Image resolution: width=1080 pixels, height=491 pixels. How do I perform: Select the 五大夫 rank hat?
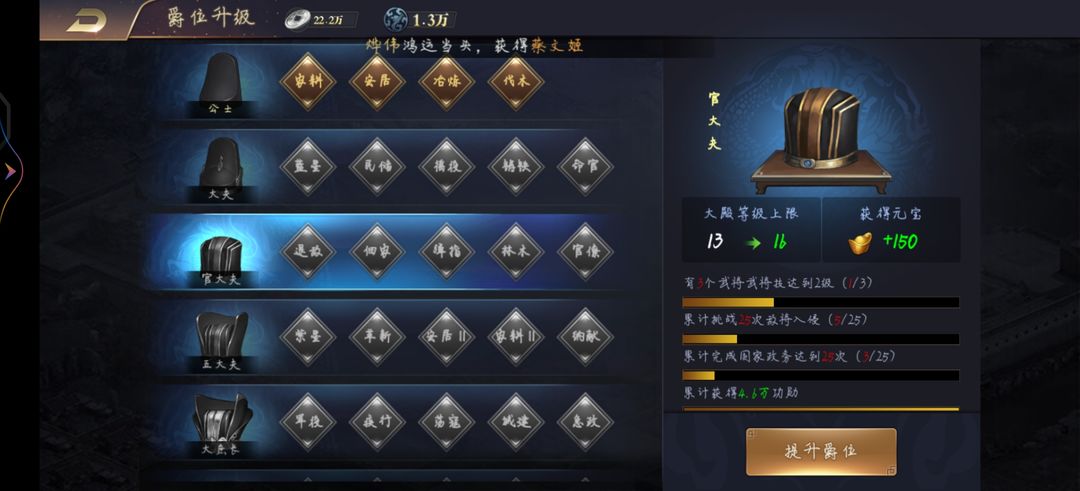221,337
